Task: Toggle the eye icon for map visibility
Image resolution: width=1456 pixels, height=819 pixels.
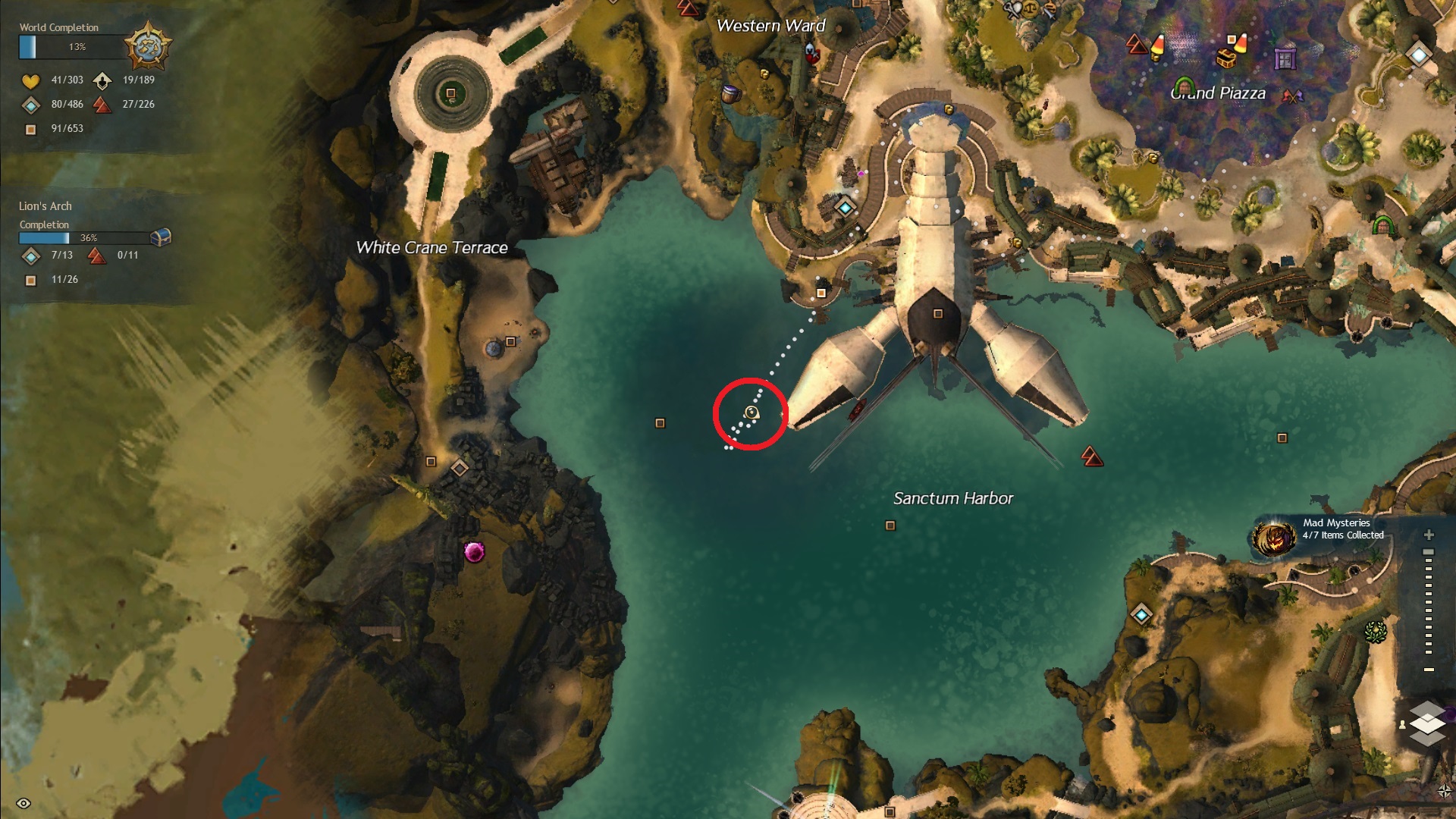Action: [24, 803]
